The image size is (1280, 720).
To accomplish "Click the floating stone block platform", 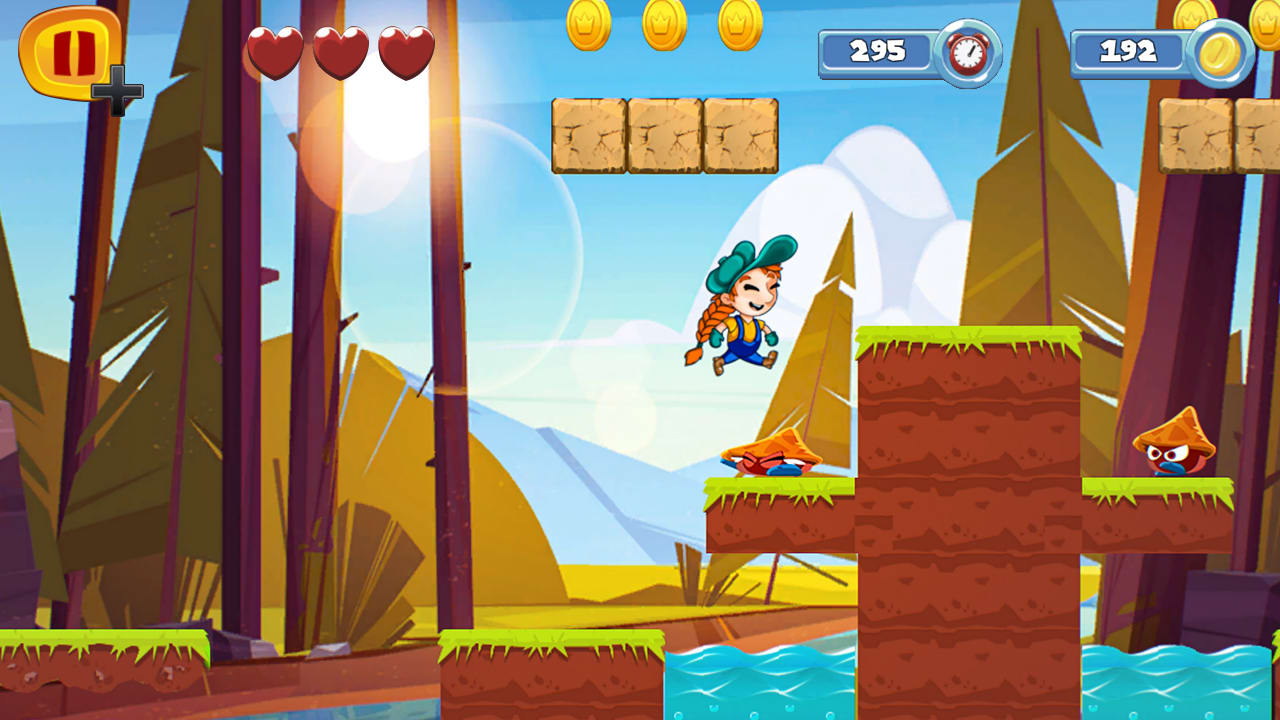I will coord(665,137).
